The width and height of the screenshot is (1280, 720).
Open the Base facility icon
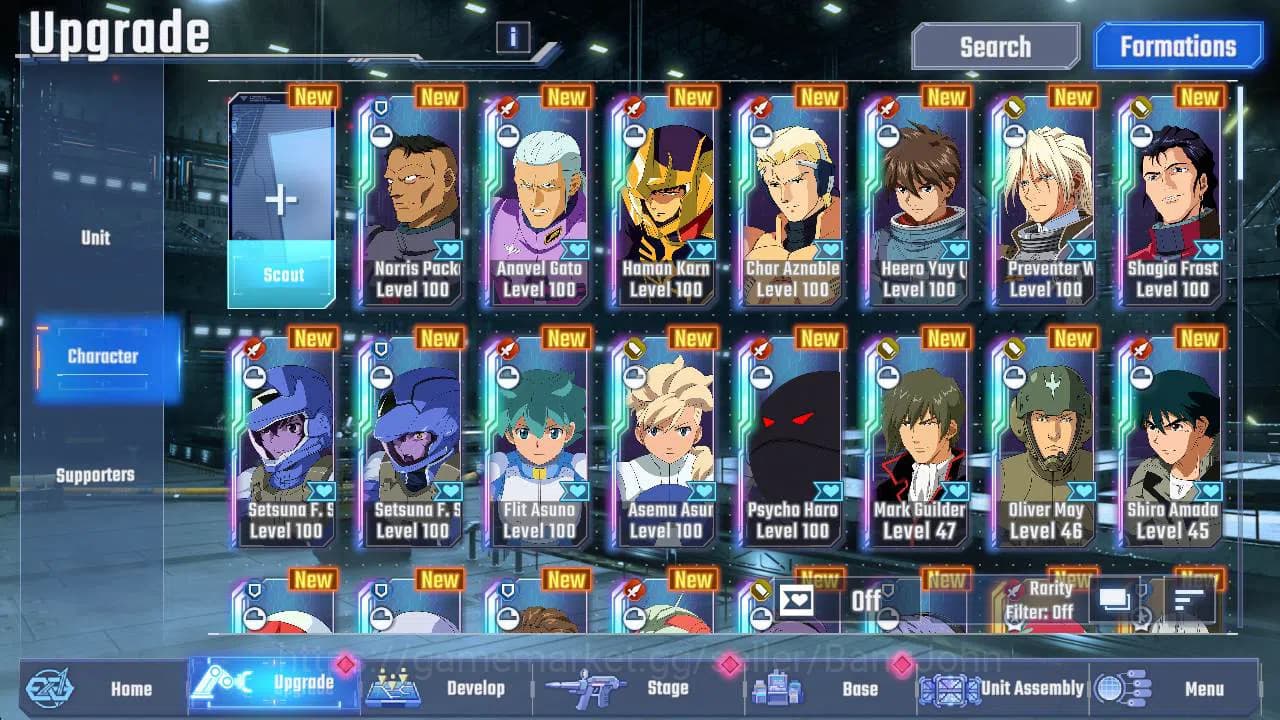point(776,688)
